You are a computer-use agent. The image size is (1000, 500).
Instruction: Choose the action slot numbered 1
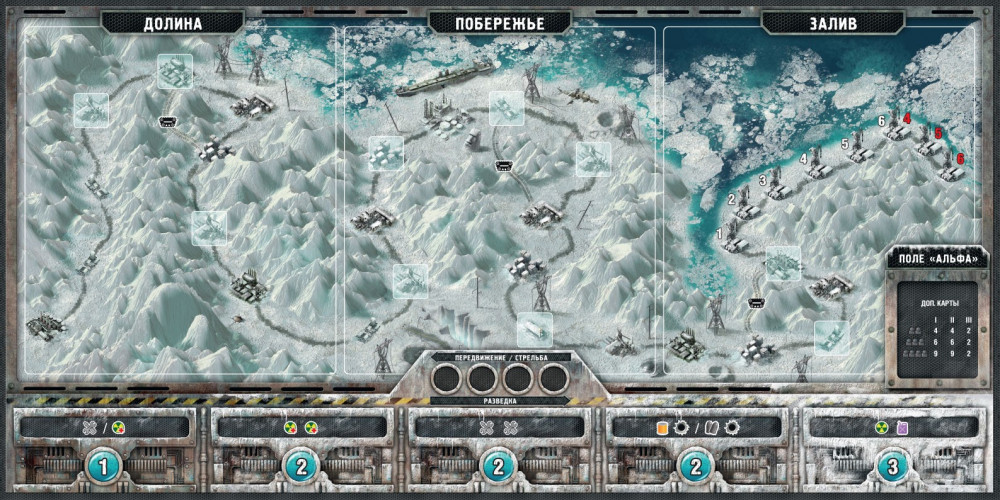pyautogui.click(x=107, y=465)
